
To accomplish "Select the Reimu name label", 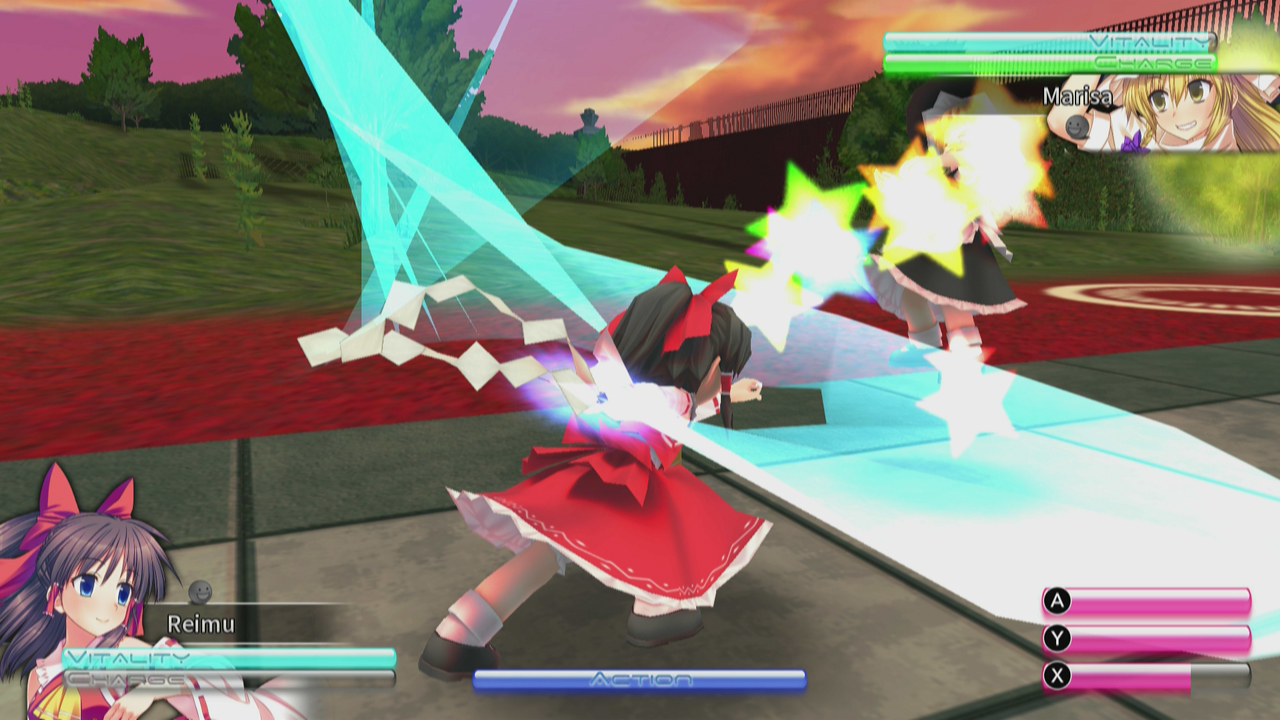I will pyautogui.click(x=200, y=624).
